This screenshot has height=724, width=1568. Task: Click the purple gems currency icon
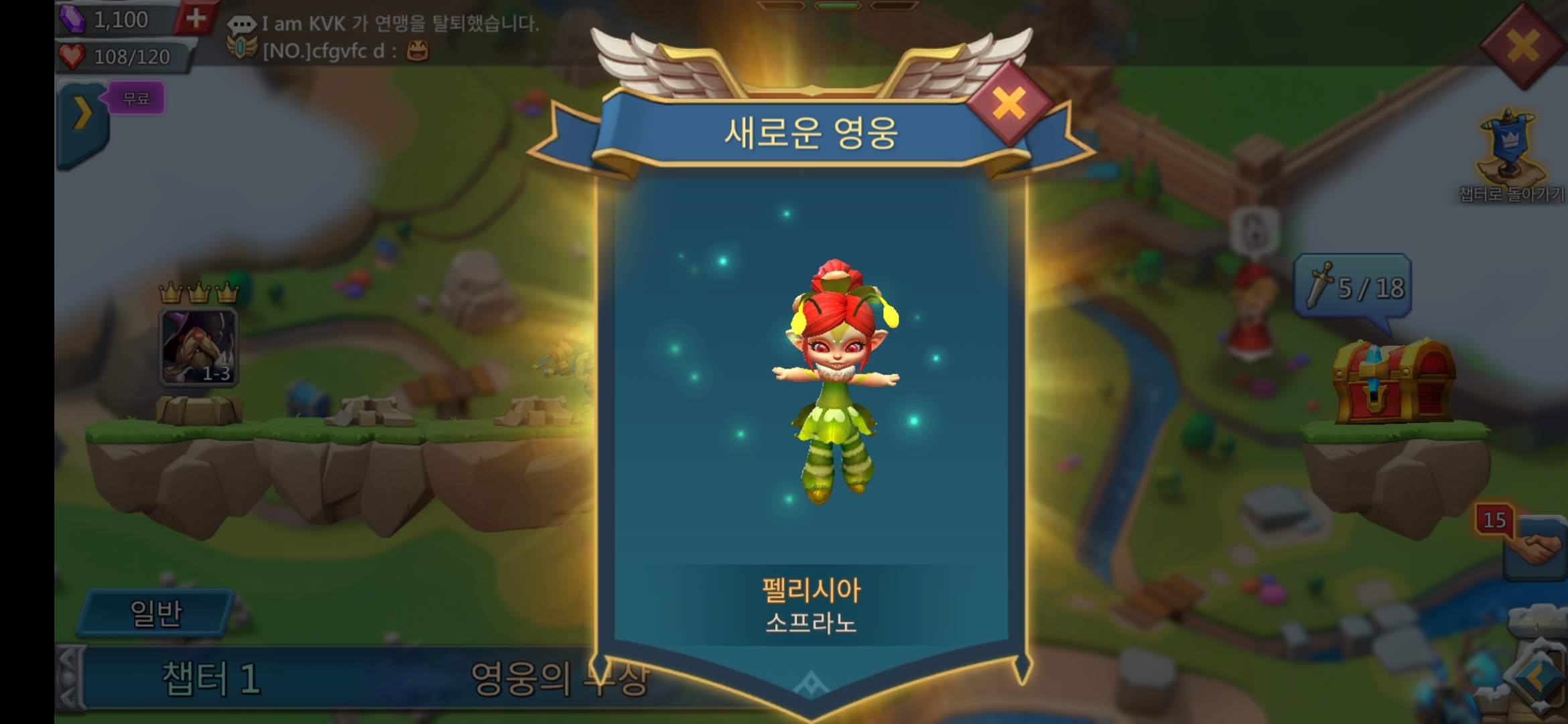(74, 19)
